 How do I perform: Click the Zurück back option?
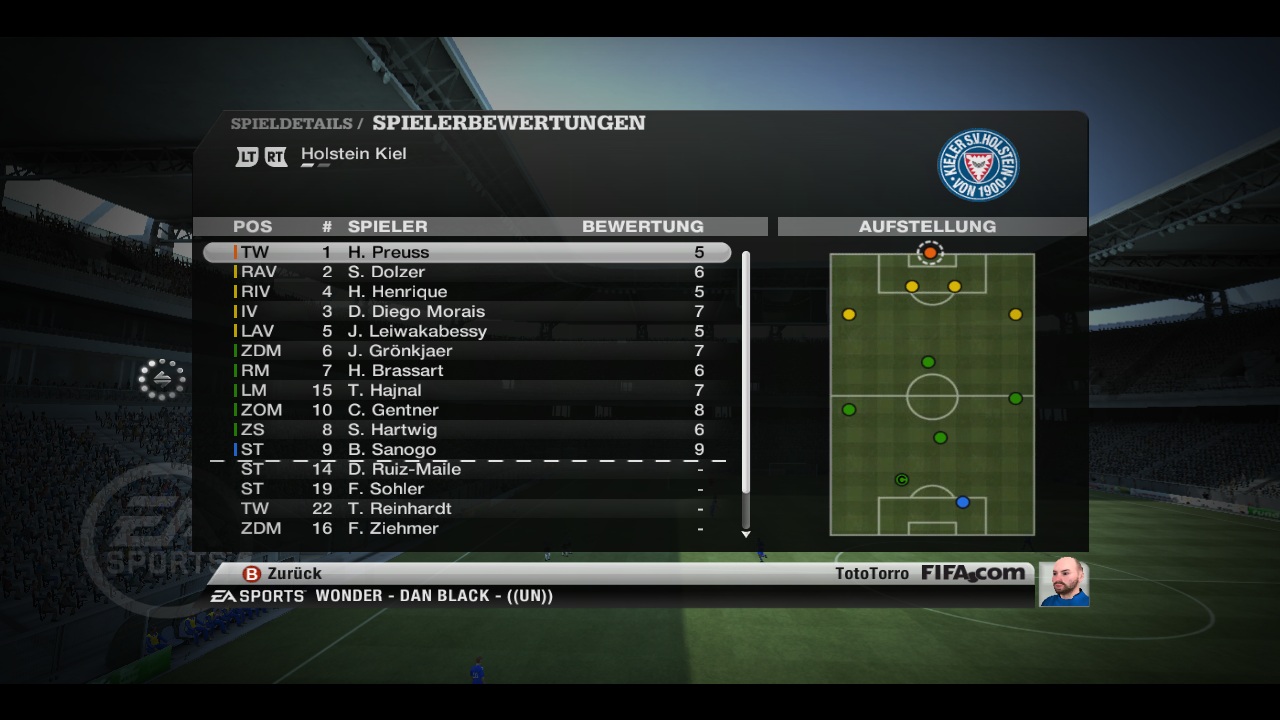pyautogui.click(x=283, y=574)
